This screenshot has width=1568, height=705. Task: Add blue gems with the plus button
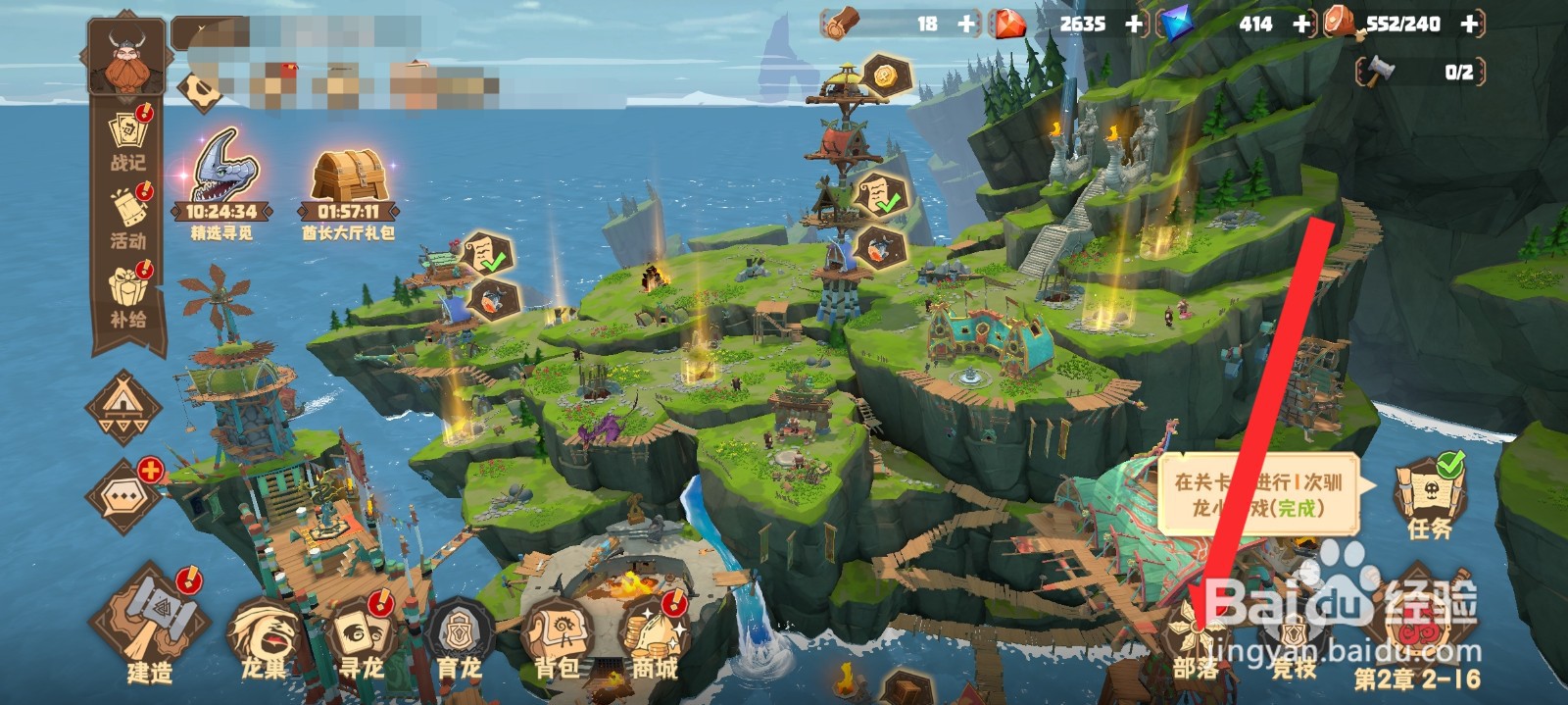click(1302, 24)
